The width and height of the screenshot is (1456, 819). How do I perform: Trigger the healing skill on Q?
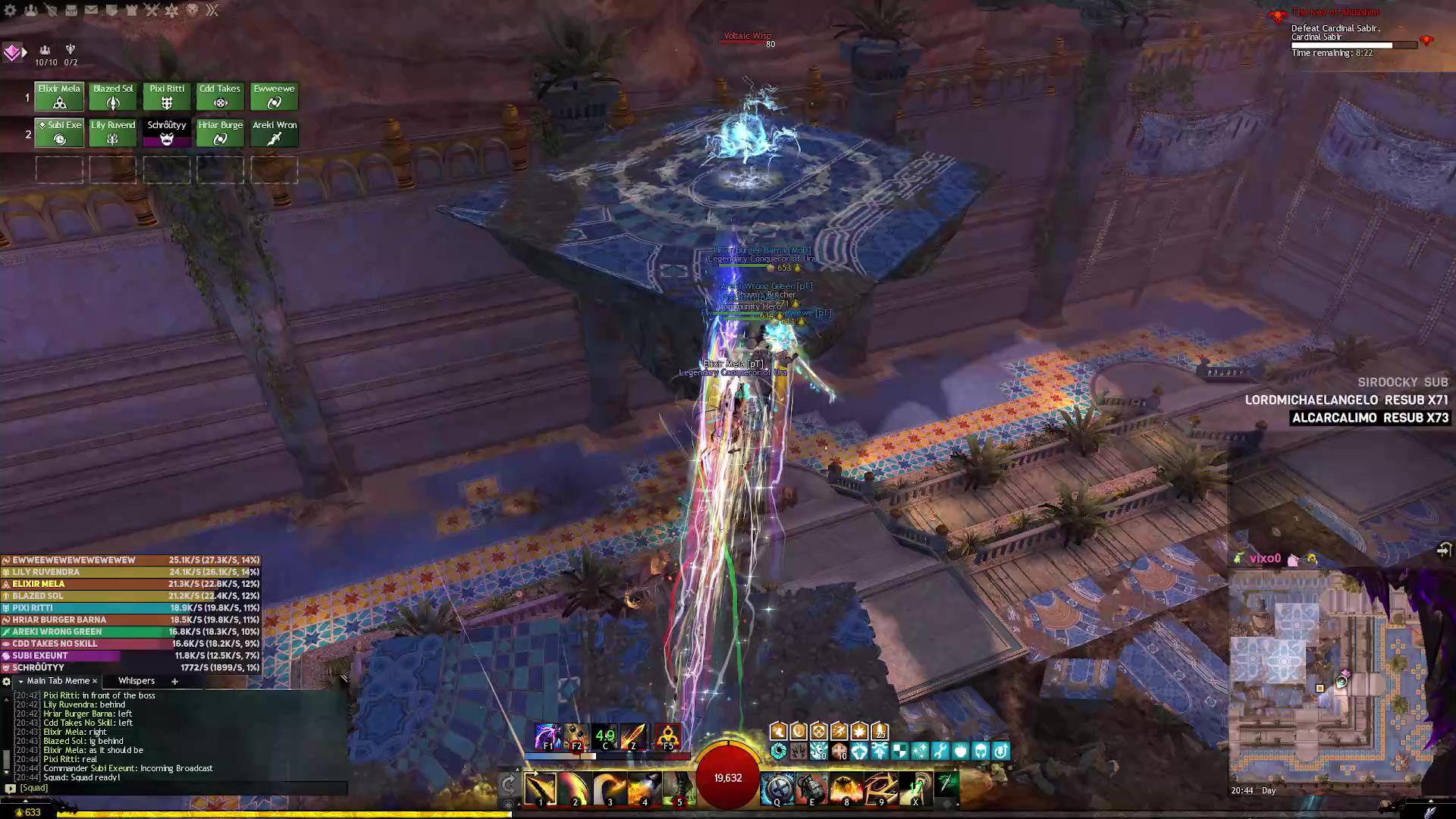(x=777, y=789)
